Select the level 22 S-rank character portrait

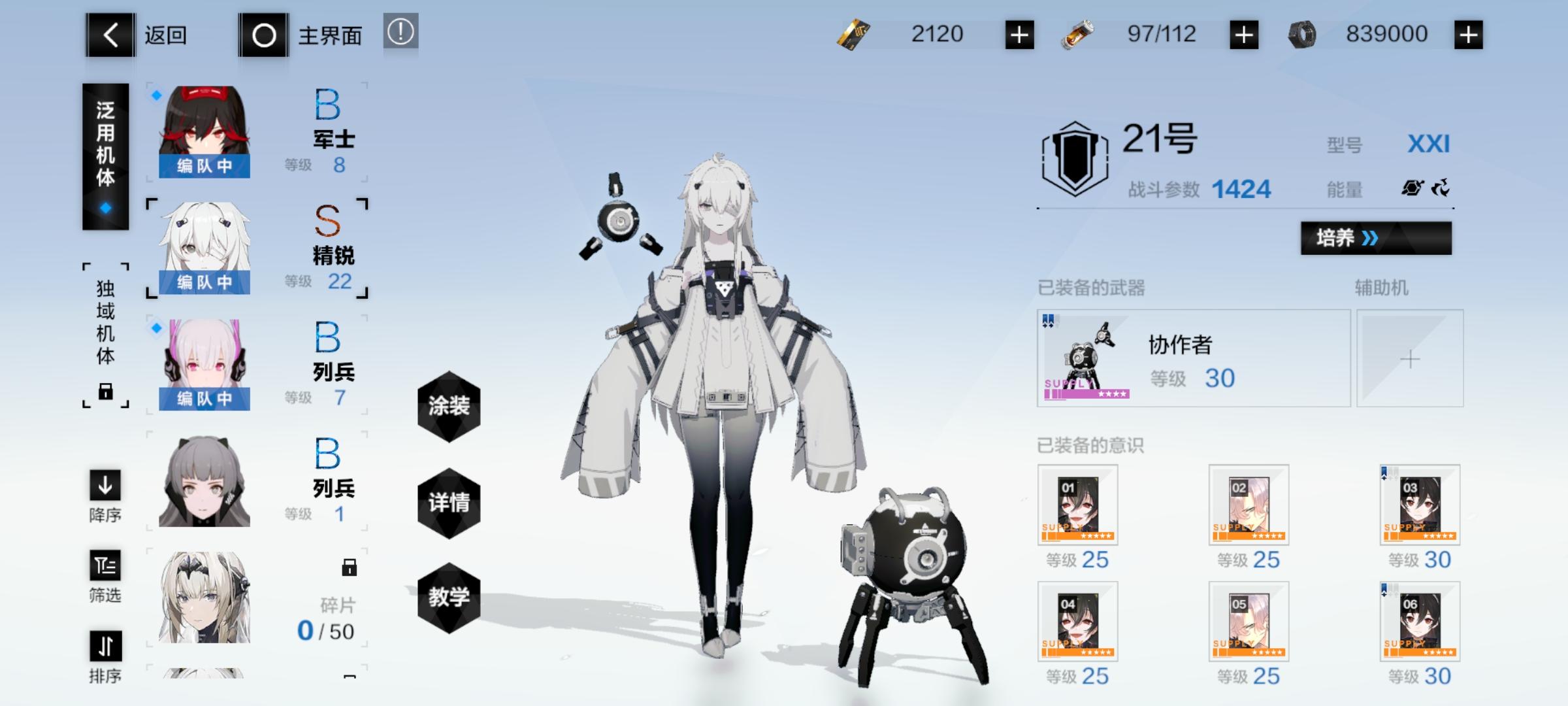(204, 247)
